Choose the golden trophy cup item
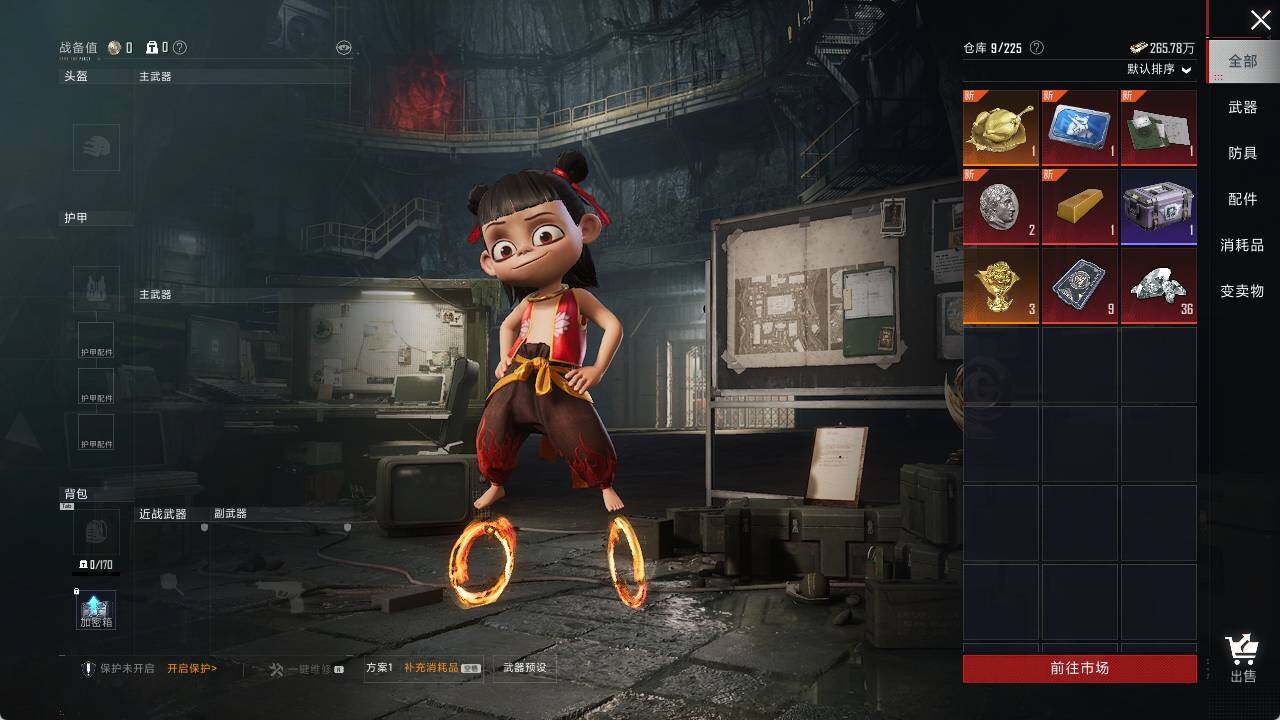Viewport: 1280px width, 720px height. [x=1001, y=285]
